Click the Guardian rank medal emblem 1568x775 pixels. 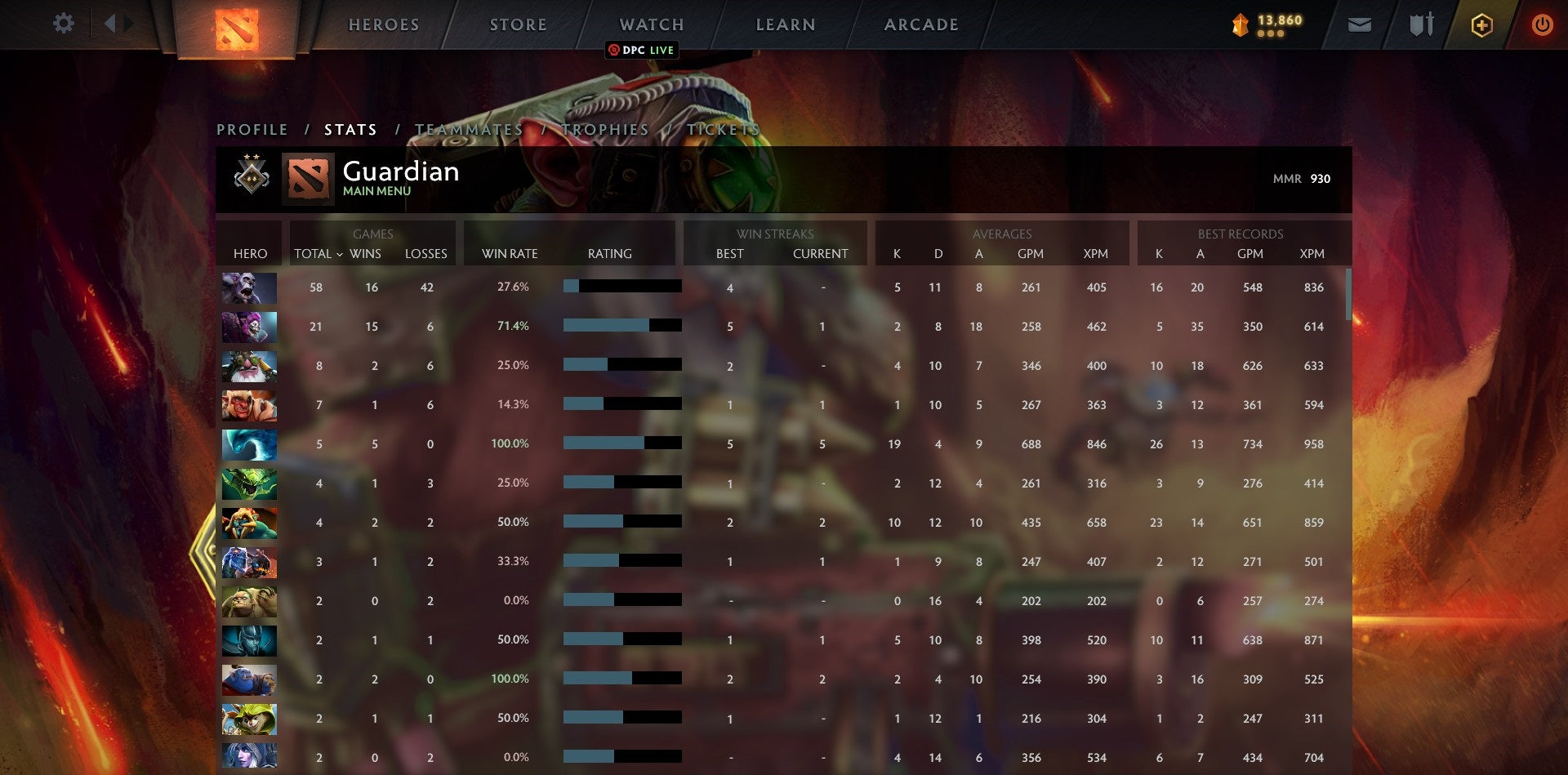point(252,175)
